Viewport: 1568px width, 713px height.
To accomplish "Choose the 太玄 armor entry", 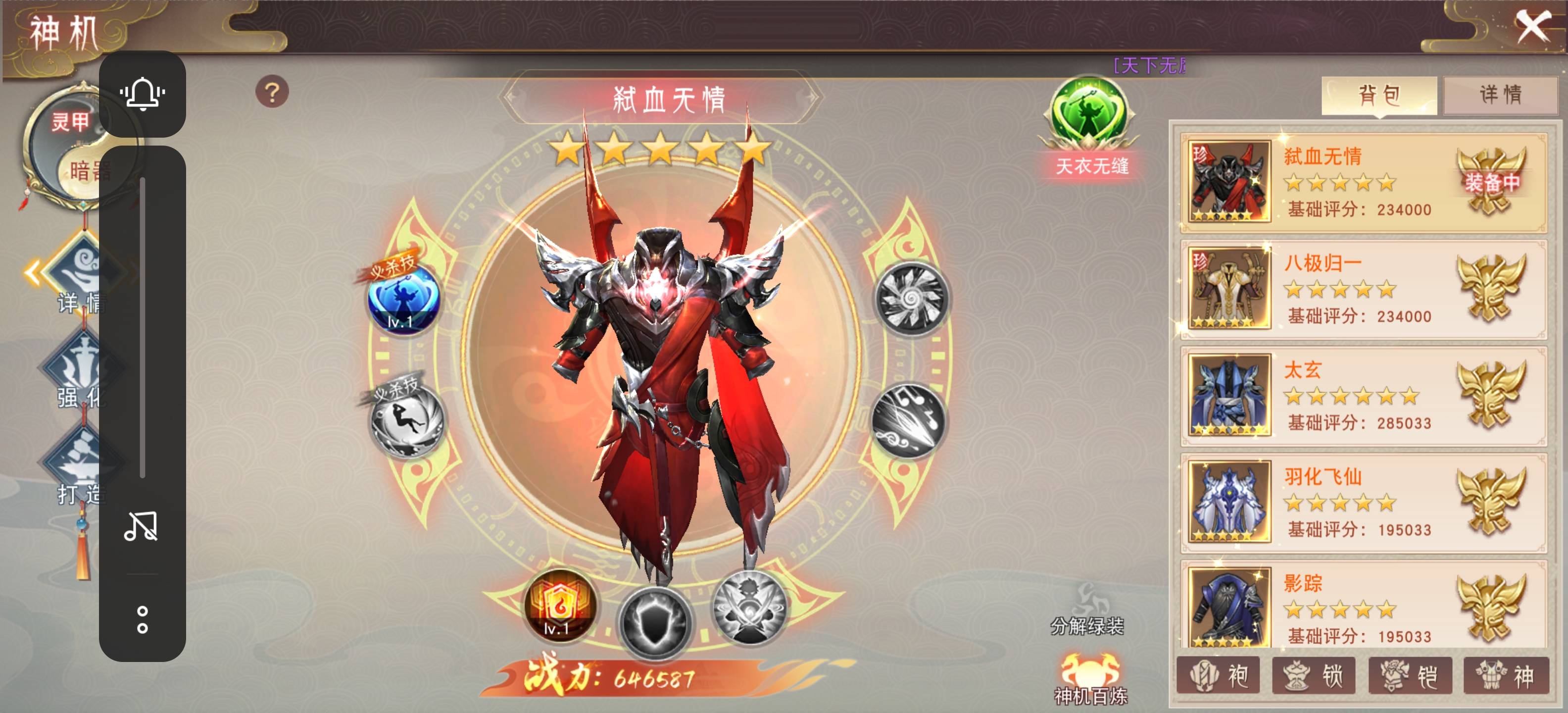I will pyautogui.click(x=1363, y=395).
